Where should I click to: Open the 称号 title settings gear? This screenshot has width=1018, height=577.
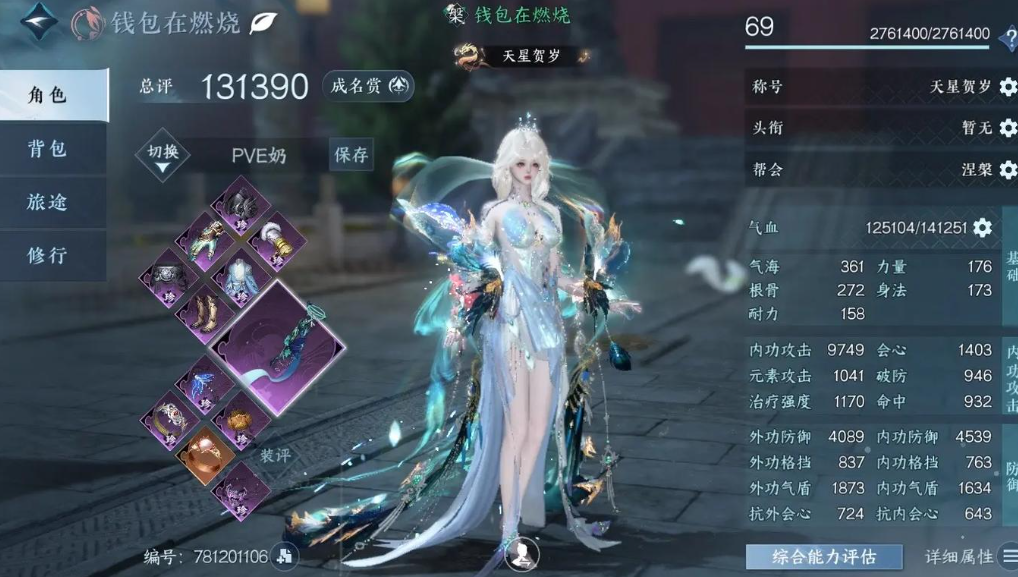point(1006,87)
